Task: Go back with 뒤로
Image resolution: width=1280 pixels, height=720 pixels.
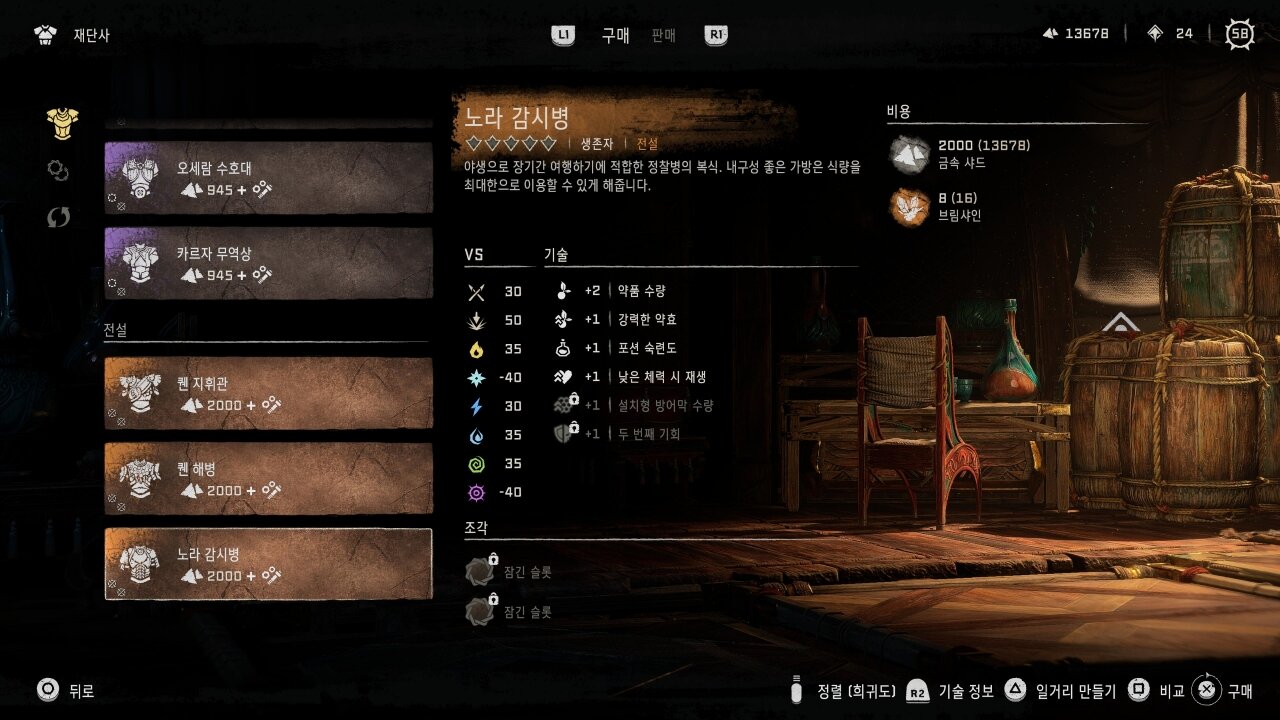Action: point(65,690)
